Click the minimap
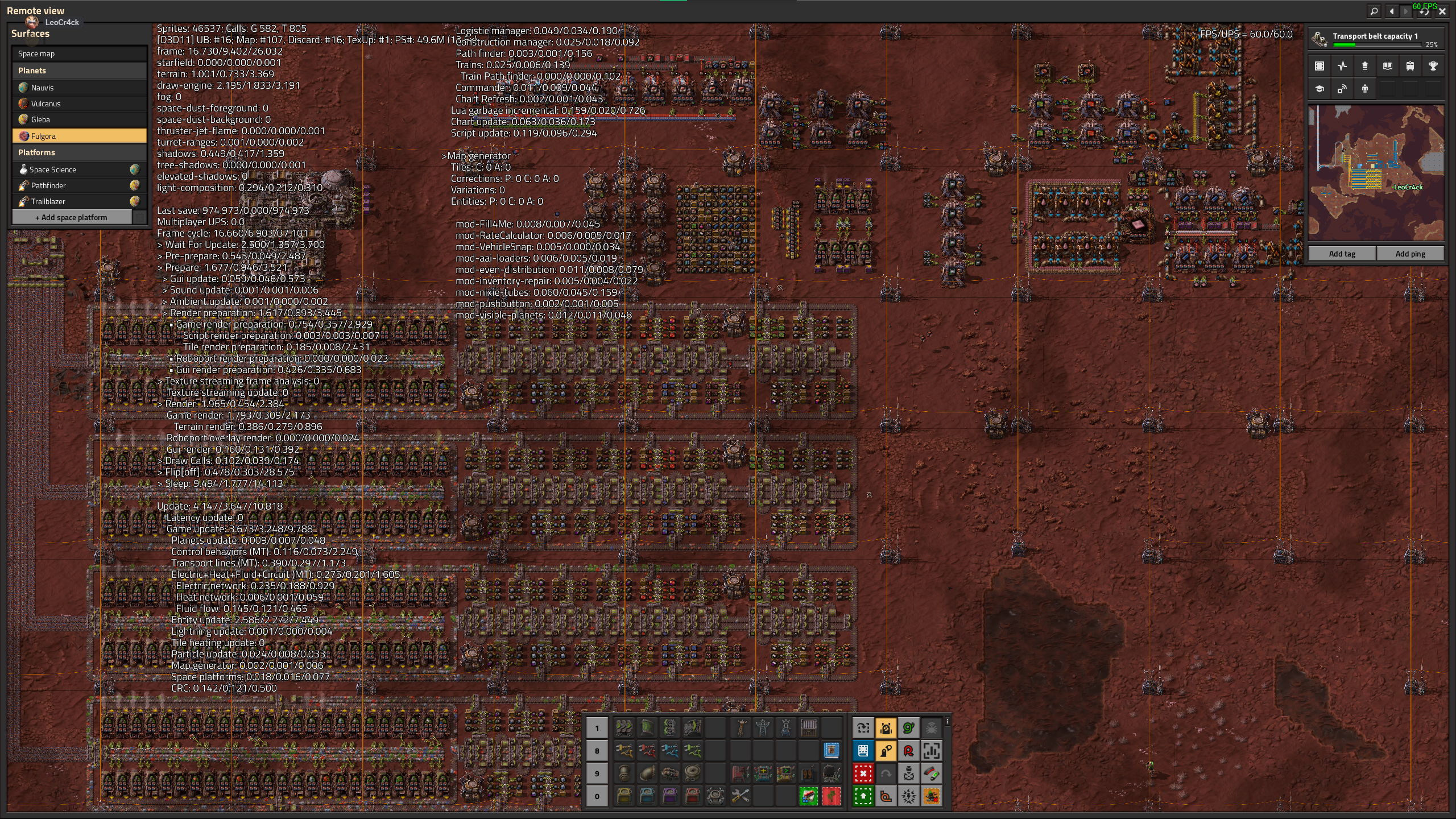 pos(1376,172)
